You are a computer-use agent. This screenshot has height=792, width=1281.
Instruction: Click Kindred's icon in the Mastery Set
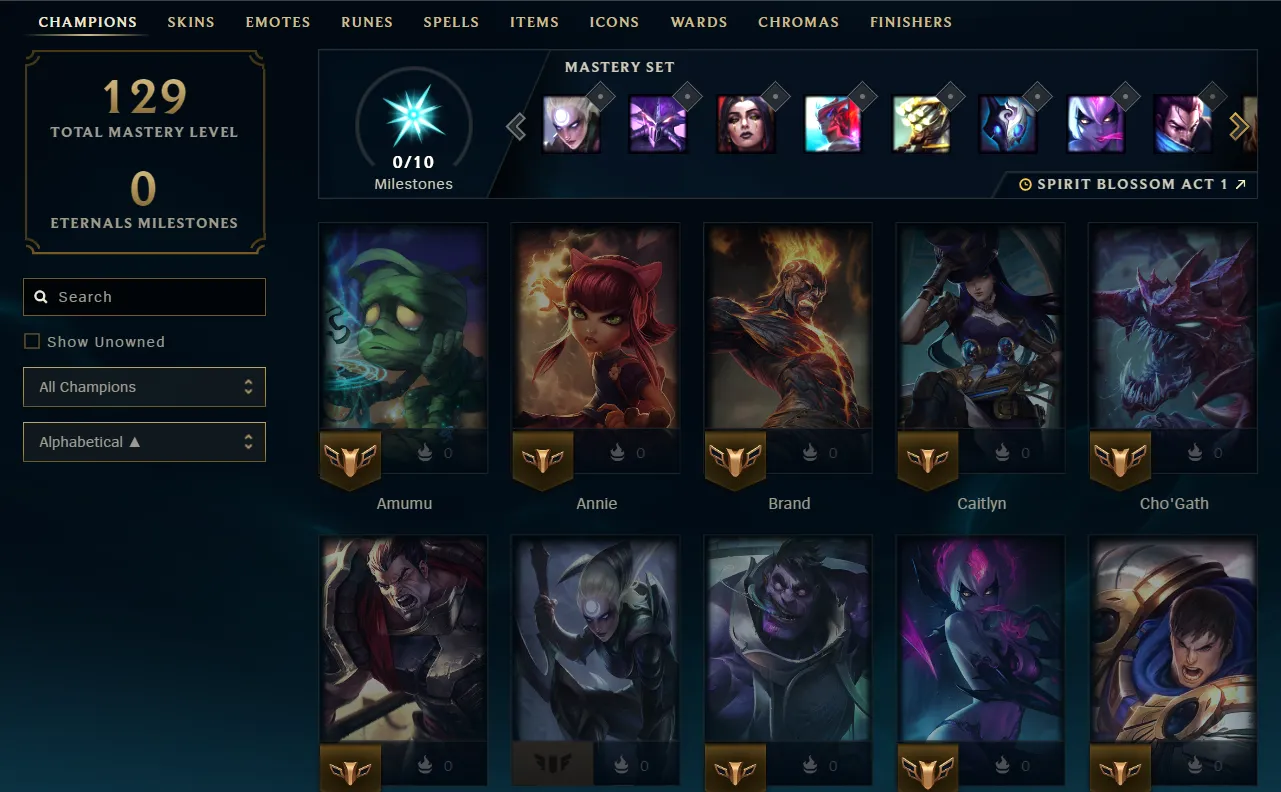tap(1008, 125)
